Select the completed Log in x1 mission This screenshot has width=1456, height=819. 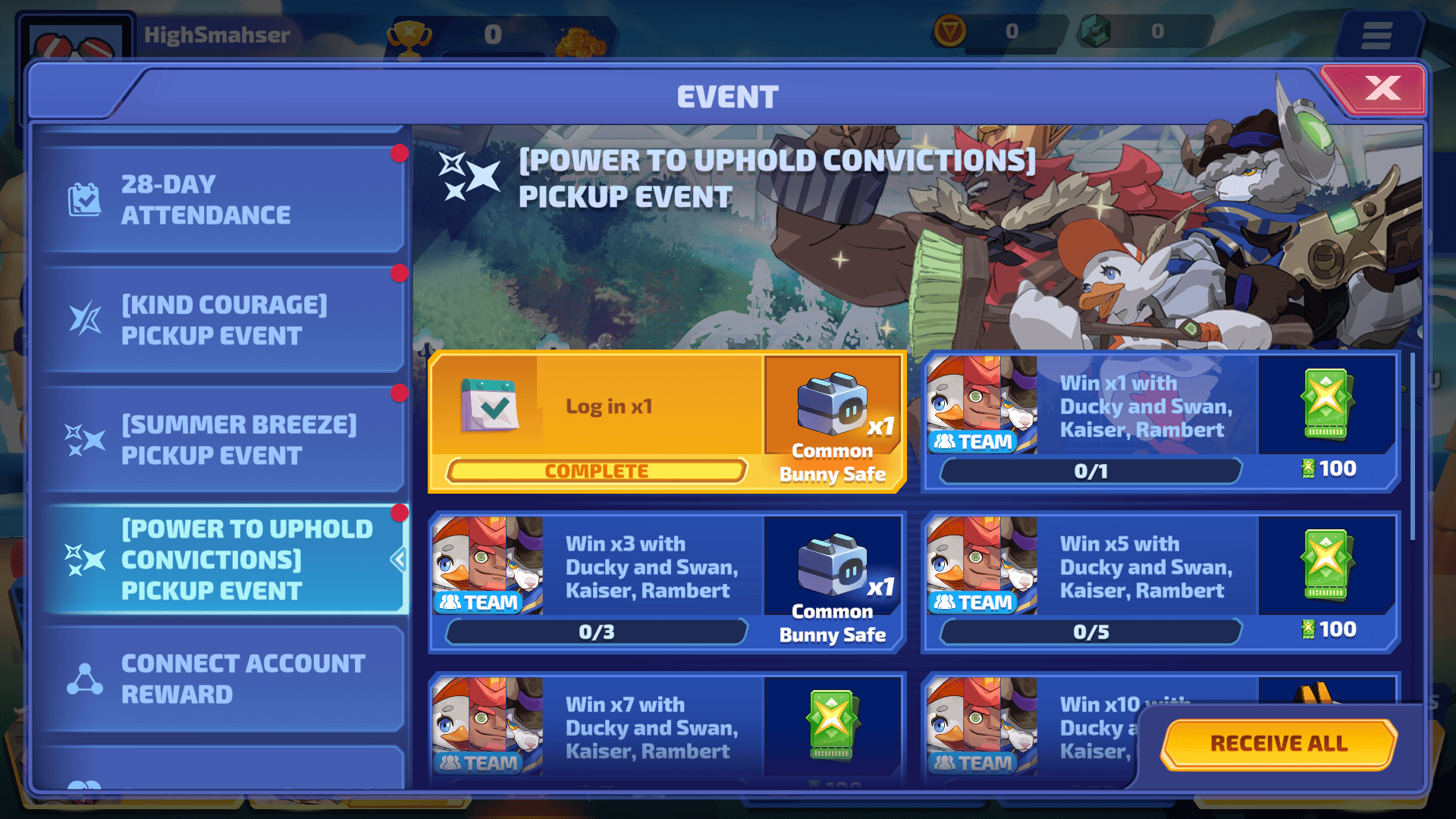tap(666, 422)
